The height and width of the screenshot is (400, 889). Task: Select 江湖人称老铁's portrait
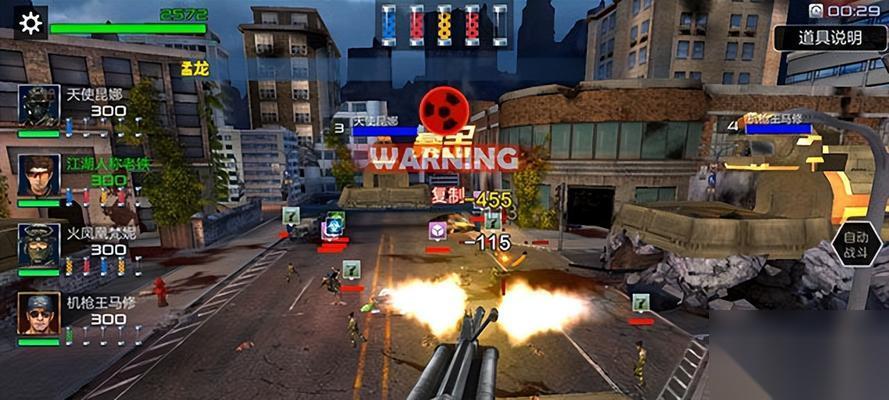[x=39, y=174]
